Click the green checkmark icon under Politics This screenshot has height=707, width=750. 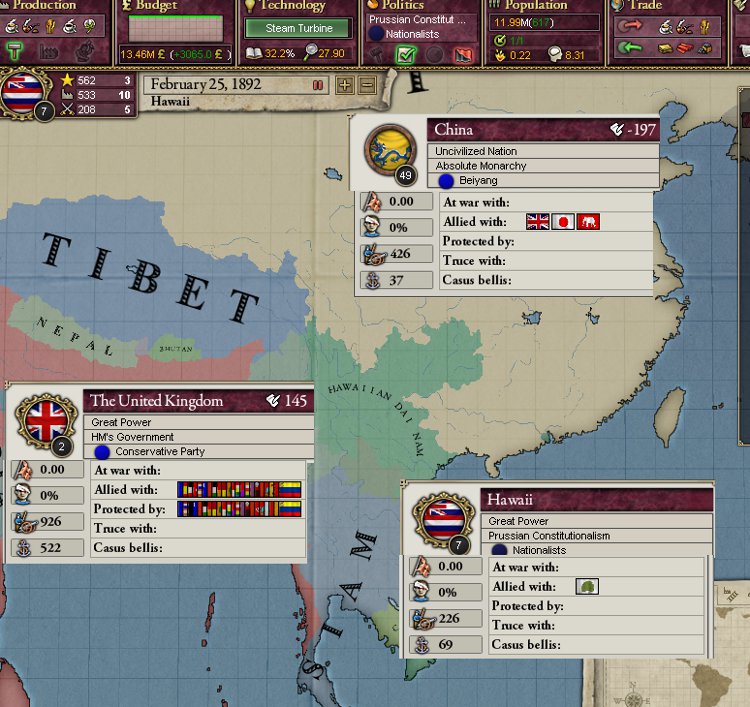click(x=405, y=53)
